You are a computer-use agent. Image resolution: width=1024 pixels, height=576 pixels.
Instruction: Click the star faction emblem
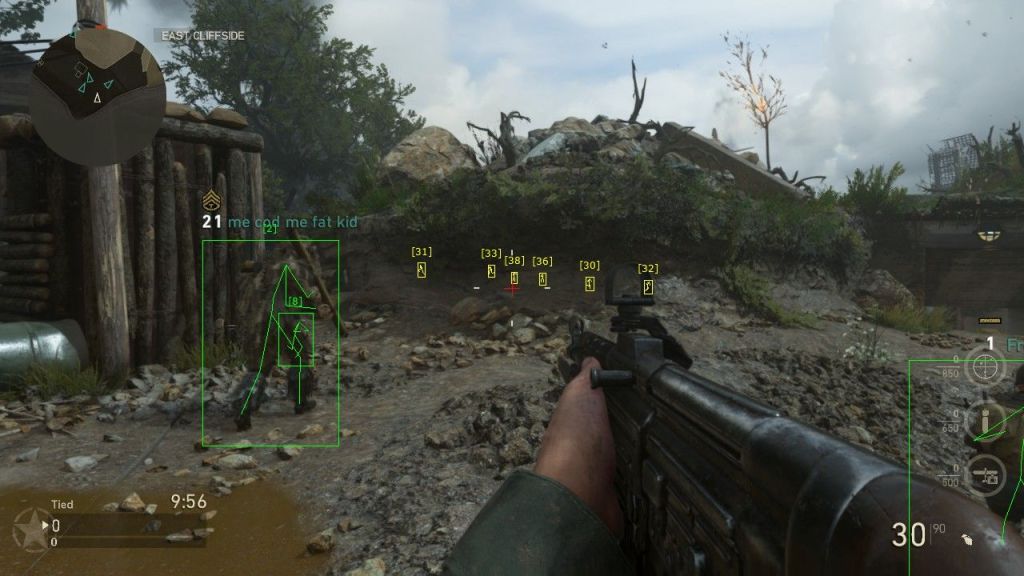pos(31,529)
